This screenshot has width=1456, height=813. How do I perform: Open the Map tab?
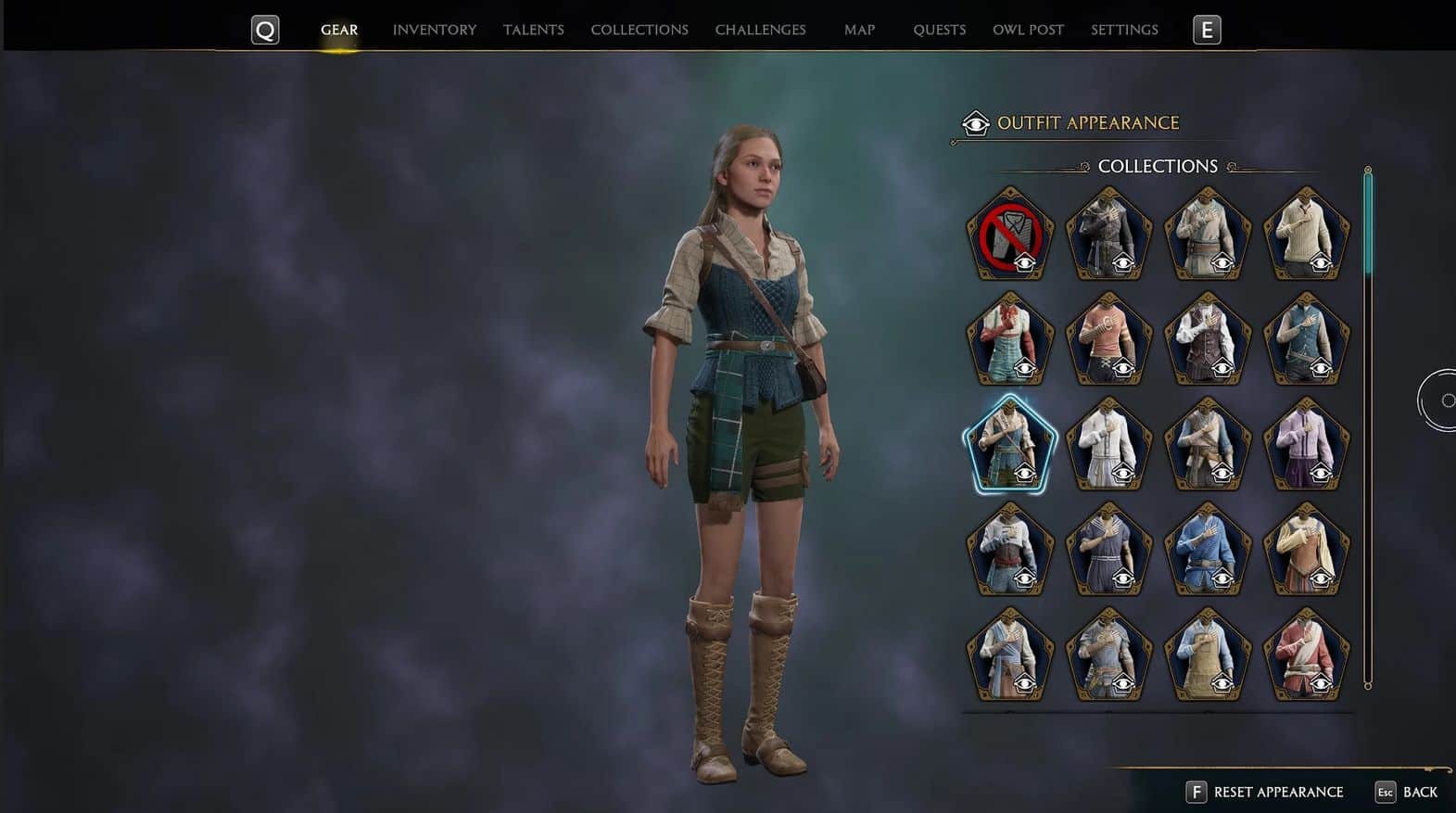click(x=859, y=30)
